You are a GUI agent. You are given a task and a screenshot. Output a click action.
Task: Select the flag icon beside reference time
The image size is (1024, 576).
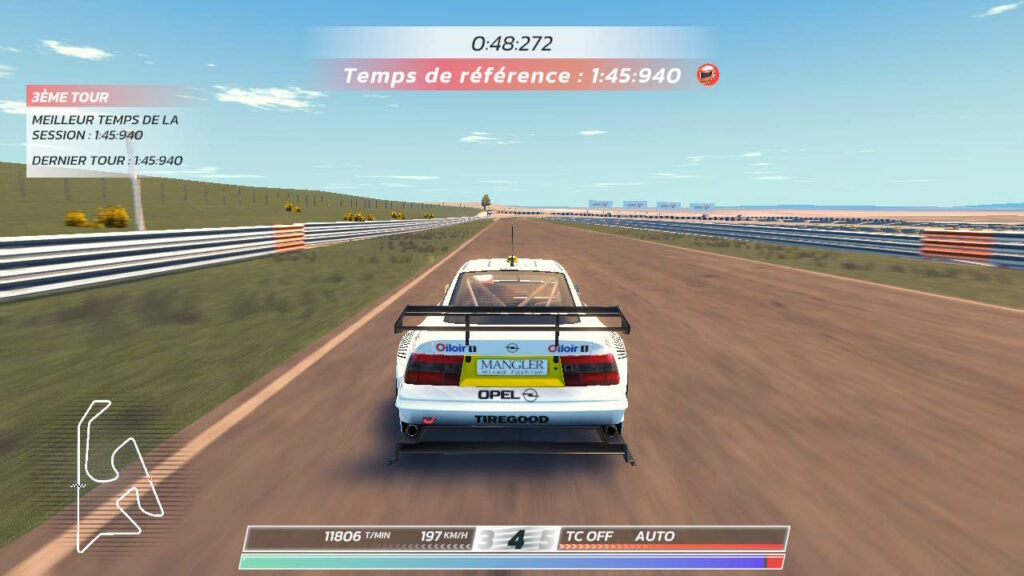pos(708,74)
